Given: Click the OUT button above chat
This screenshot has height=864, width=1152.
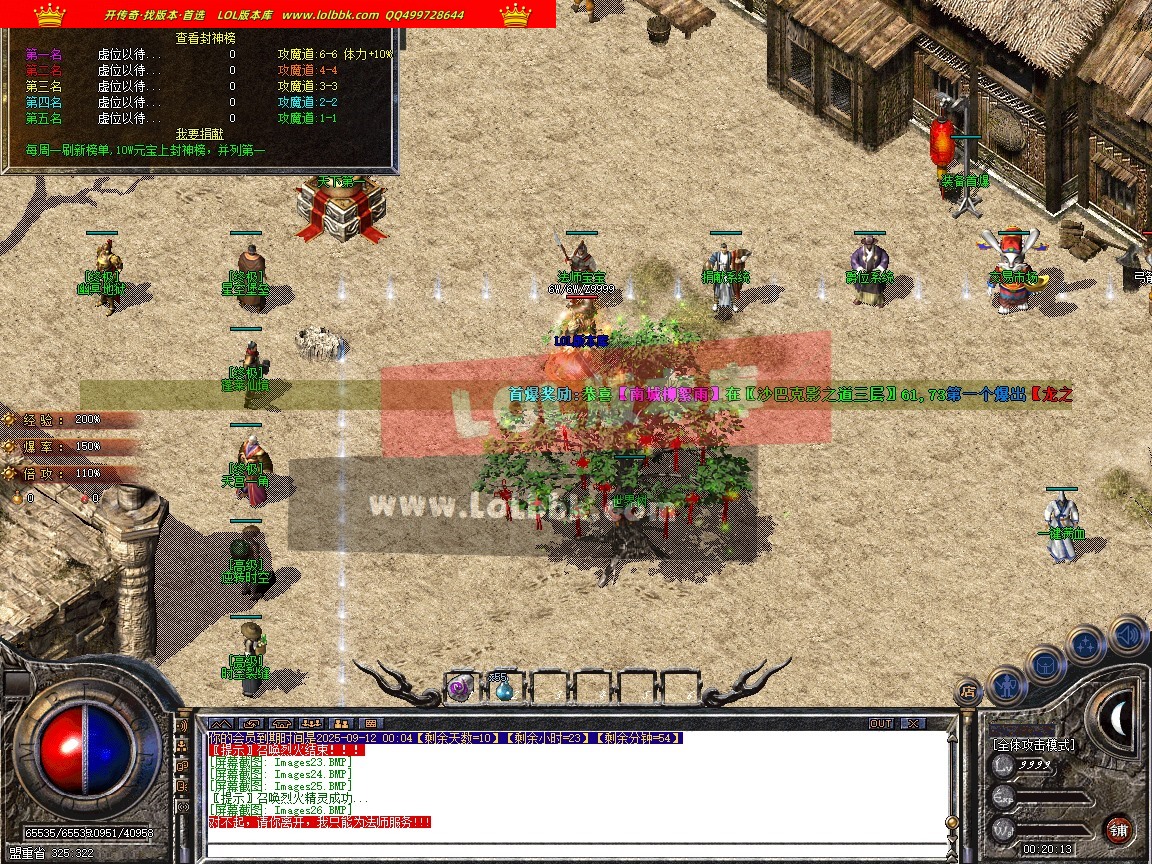Looking at the screenshot, I should [x=880, y=723].
